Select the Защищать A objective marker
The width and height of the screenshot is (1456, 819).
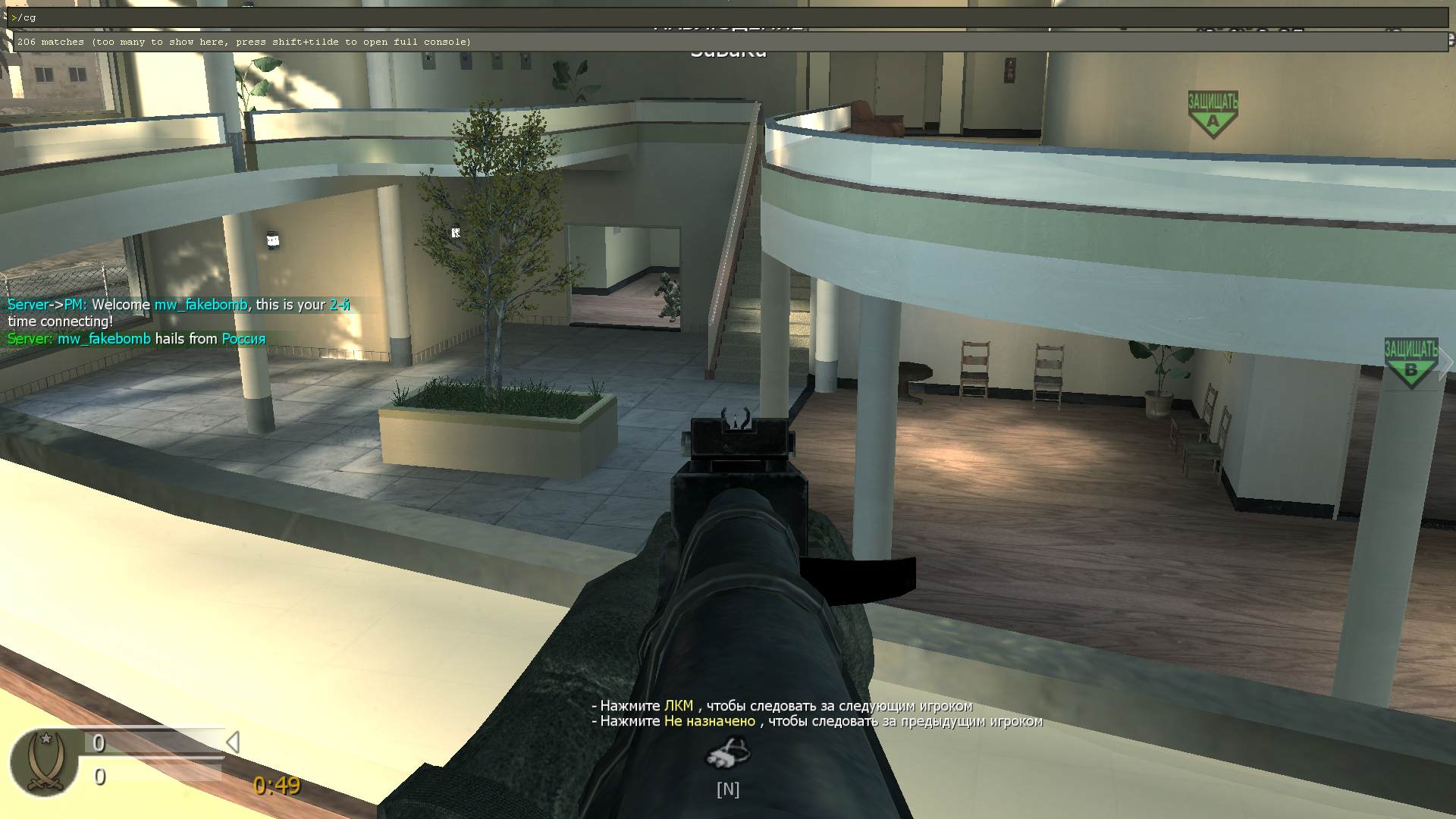point(1213,114)
